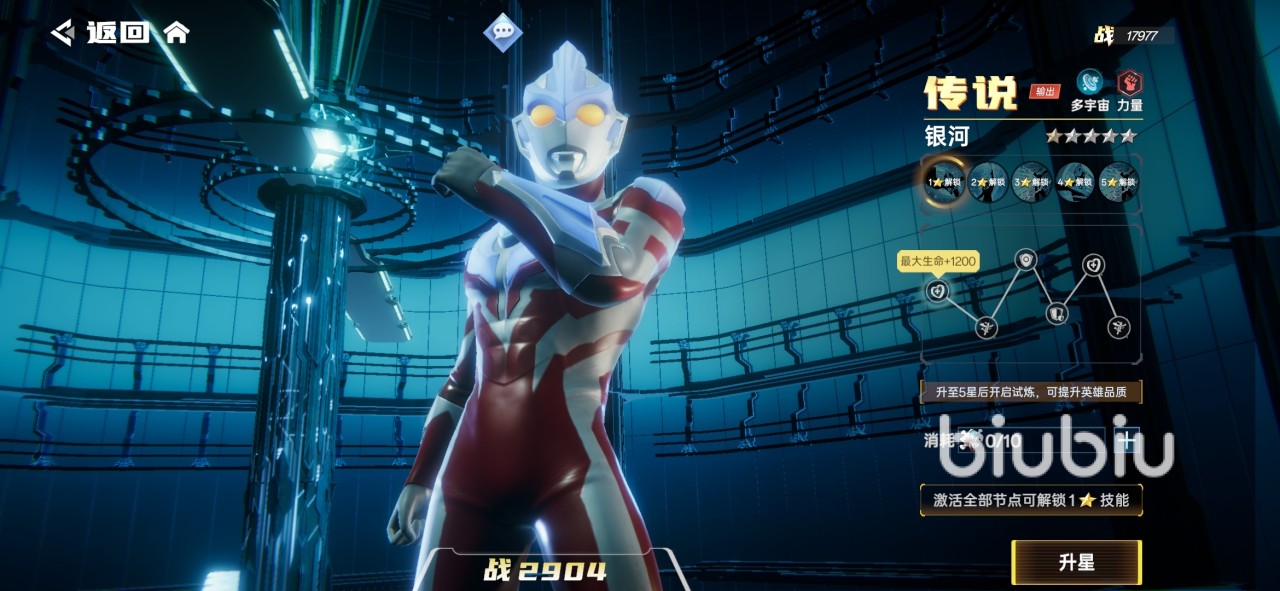Image resolution: width=1280 pixels, height=591 pixels.
Task: Show the 力量 attribute icon details
Action: (1130, 83)
